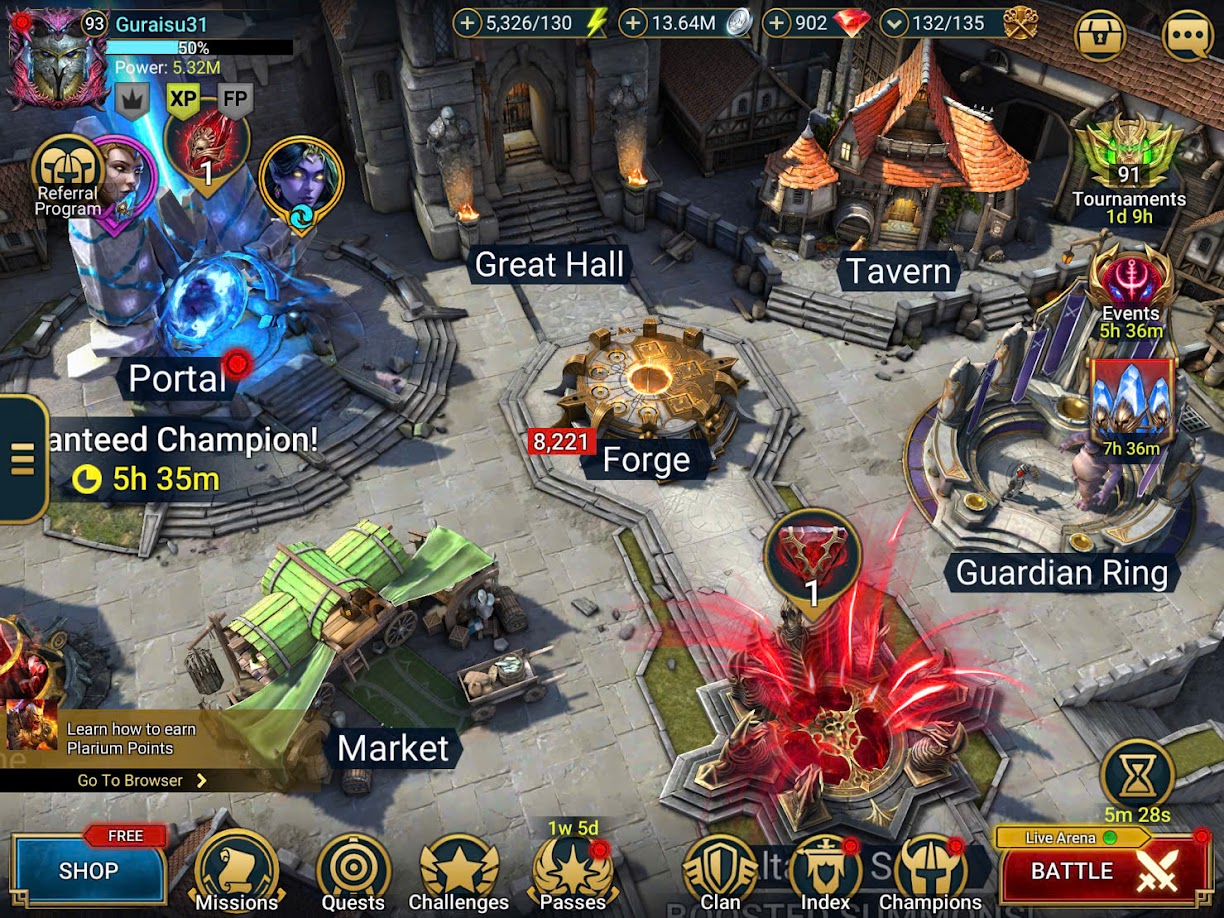Click Go To Browser link
The image size is (1224, 918).
(x=141, y=780)
